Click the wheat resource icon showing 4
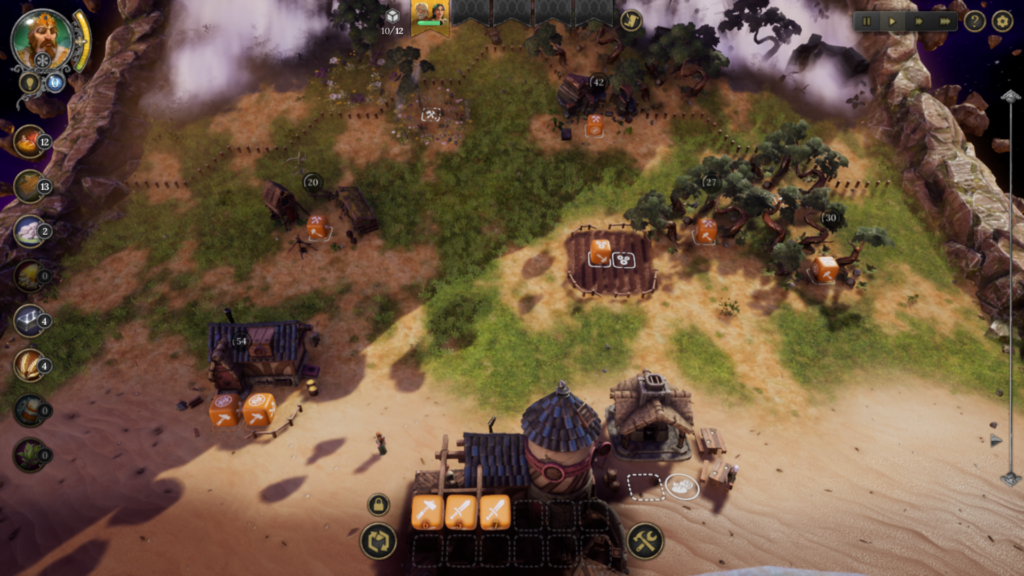The height and width of the screenshot is (576, 1024). tap(28, 366)
